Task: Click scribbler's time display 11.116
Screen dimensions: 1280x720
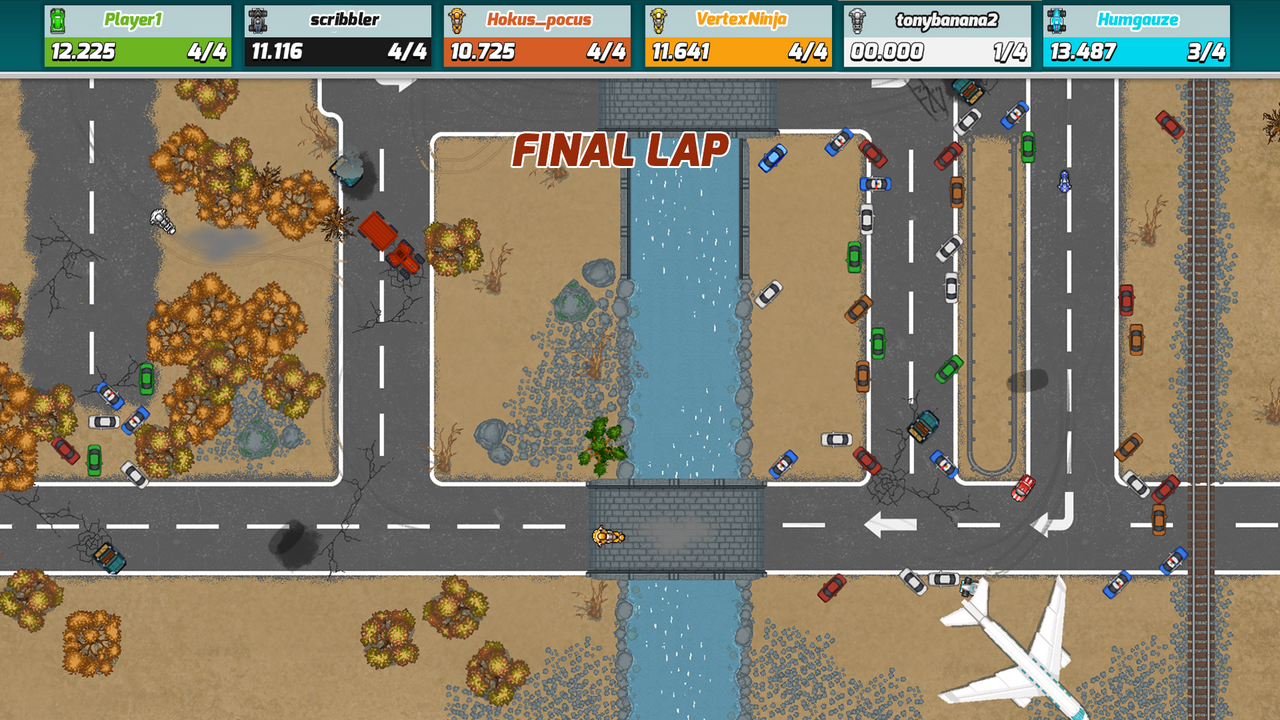Action: [x=278, y=48]
